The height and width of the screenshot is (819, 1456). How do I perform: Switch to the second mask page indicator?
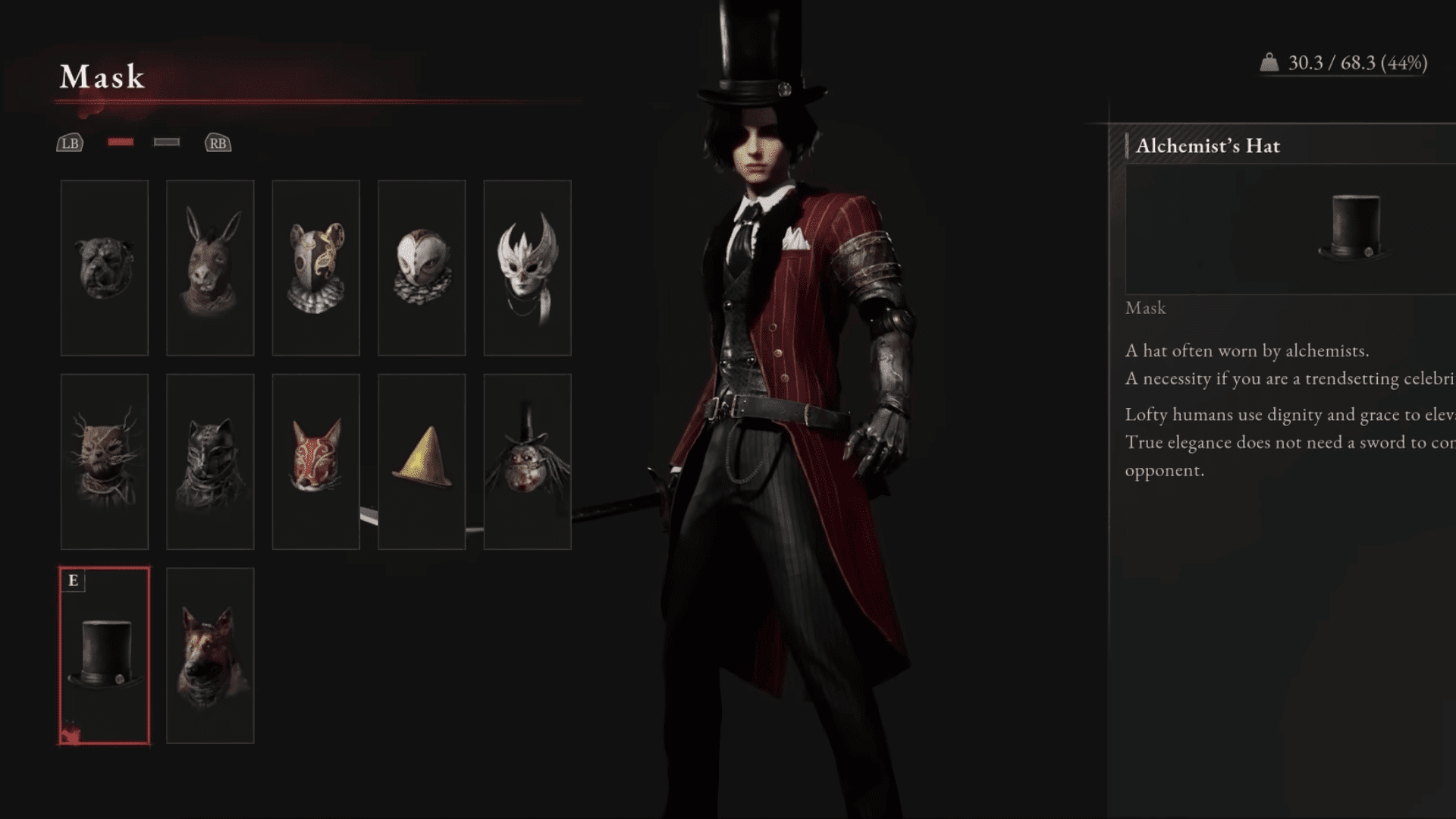pos(167,142)
